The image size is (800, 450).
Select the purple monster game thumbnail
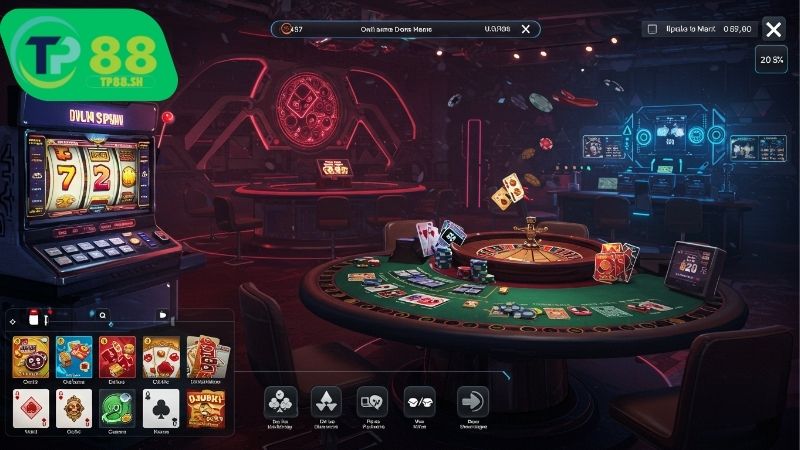pyautogui.click(x=30, y=356)
